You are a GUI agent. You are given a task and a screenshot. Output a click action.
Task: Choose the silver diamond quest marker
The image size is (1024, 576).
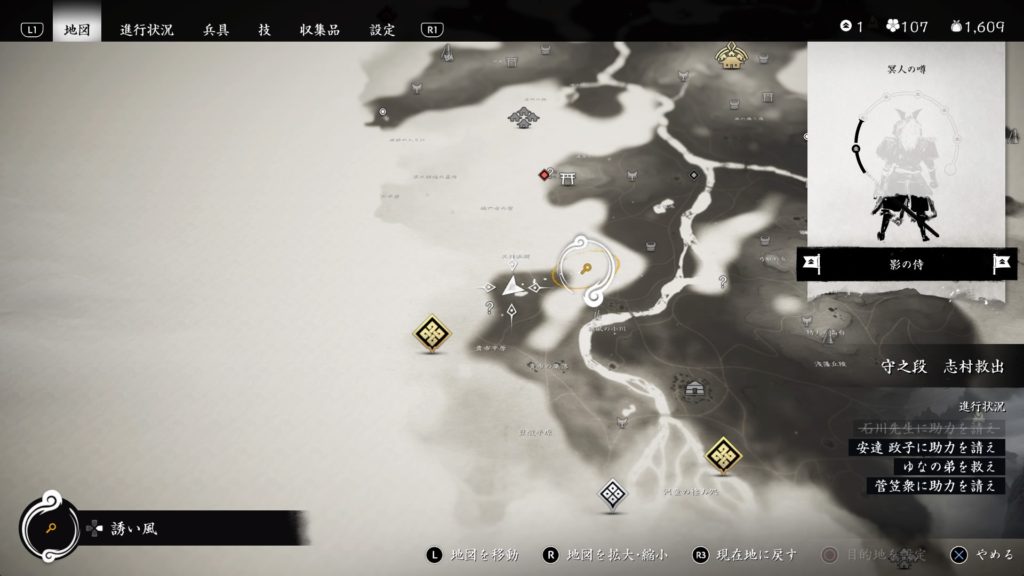pos(612,493)
